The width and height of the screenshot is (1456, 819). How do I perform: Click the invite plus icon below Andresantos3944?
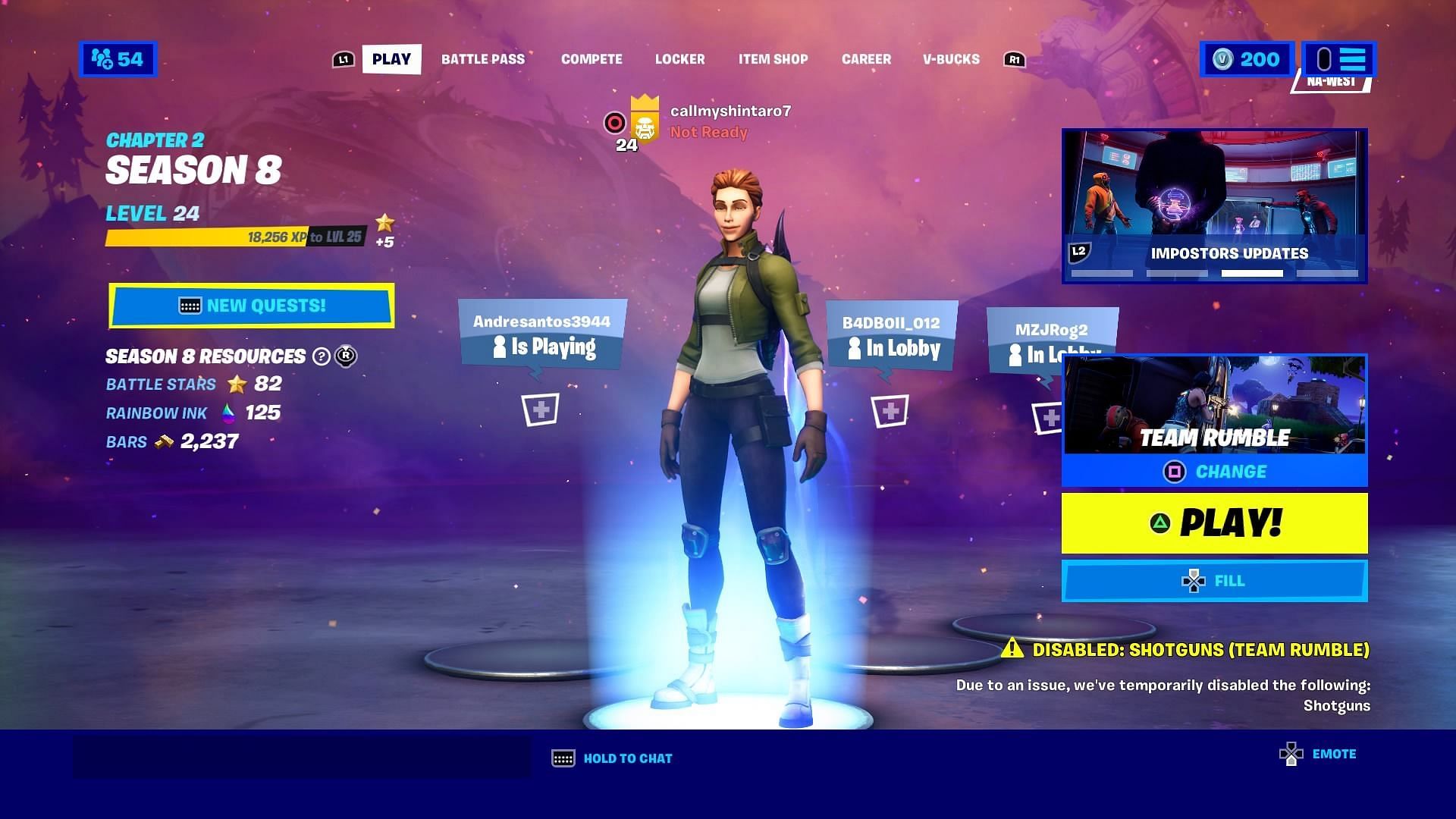click(x=541, y=409)
